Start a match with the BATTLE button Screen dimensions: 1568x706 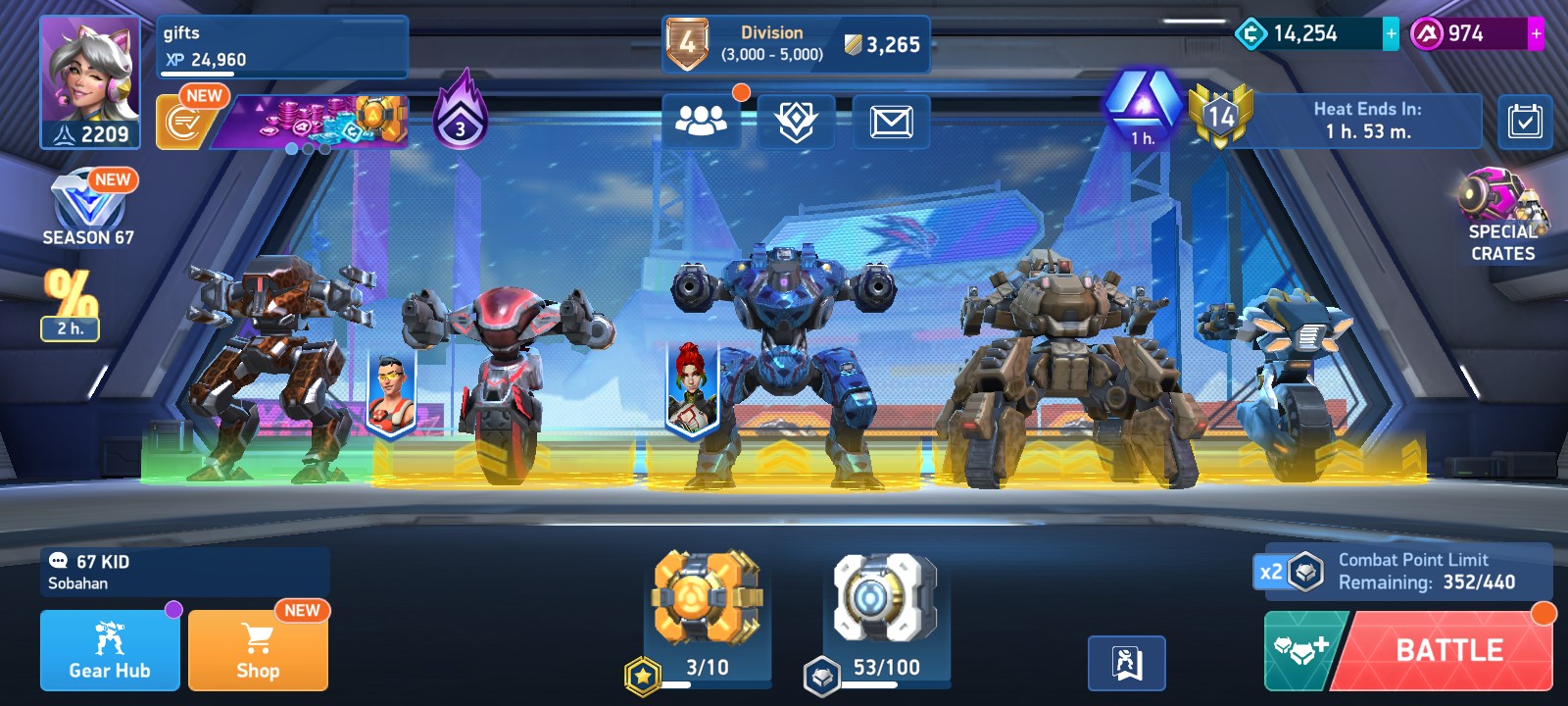coord(1448,651)
